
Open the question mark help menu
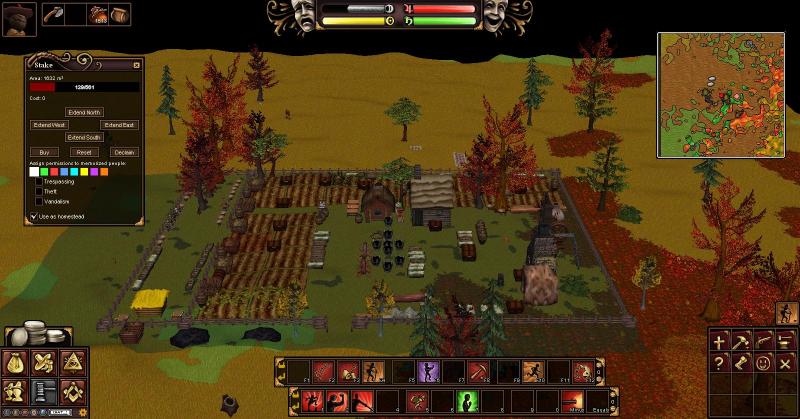pyautogui.click(x=718, y=362)
